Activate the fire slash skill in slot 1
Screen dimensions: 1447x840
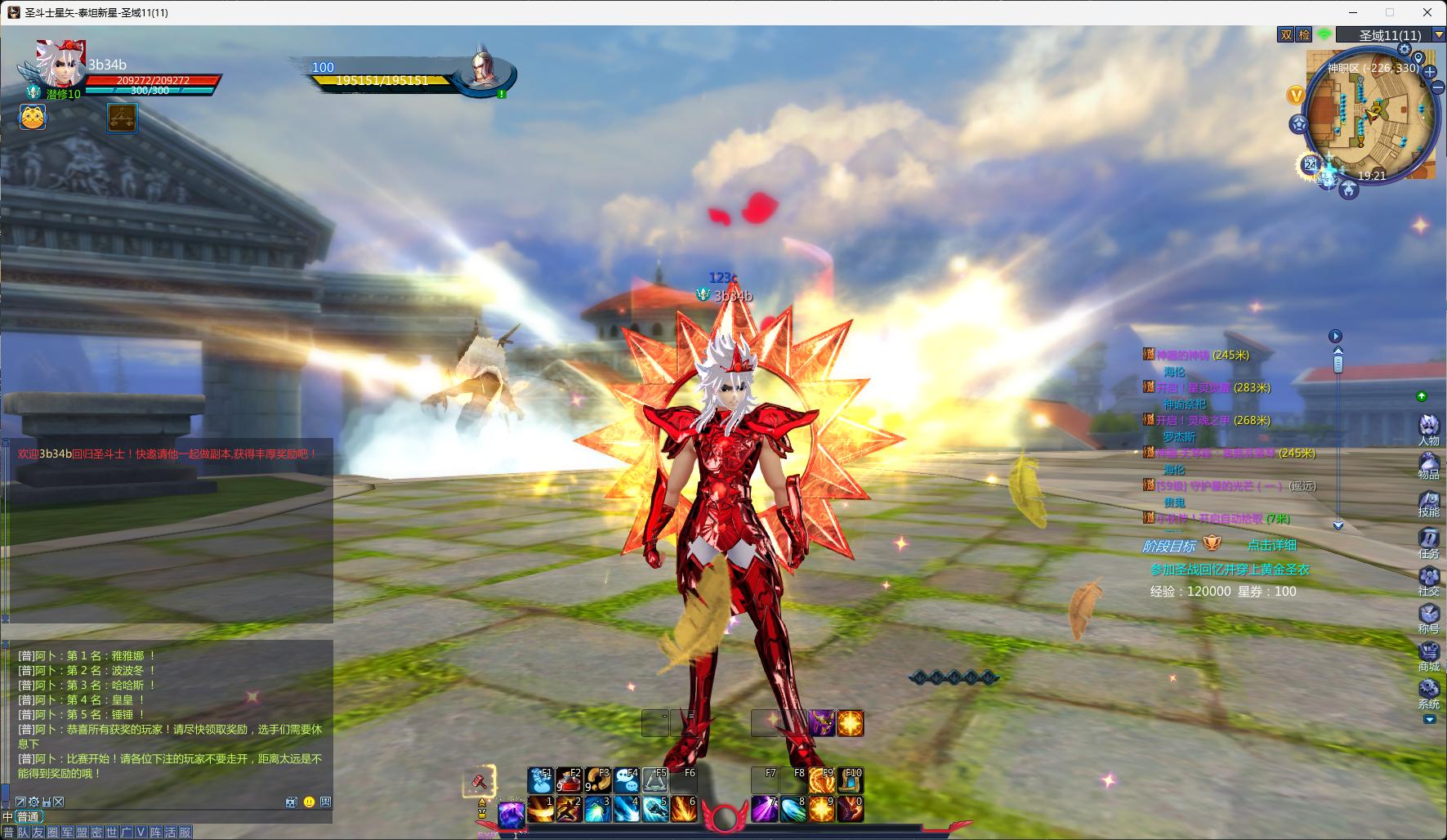(x=540, y=809)
